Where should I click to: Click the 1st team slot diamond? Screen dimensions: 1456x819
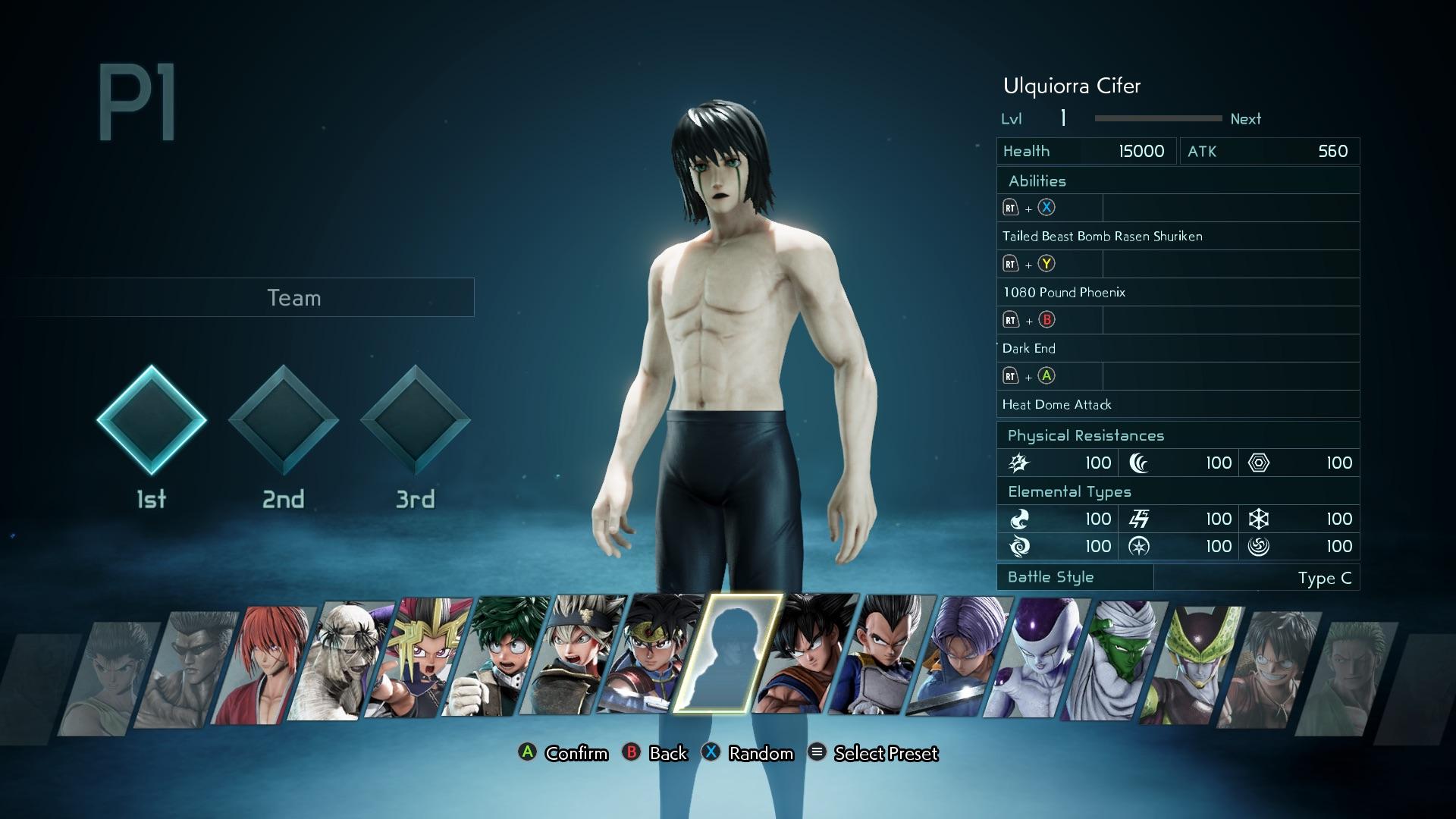pos(152,420)
